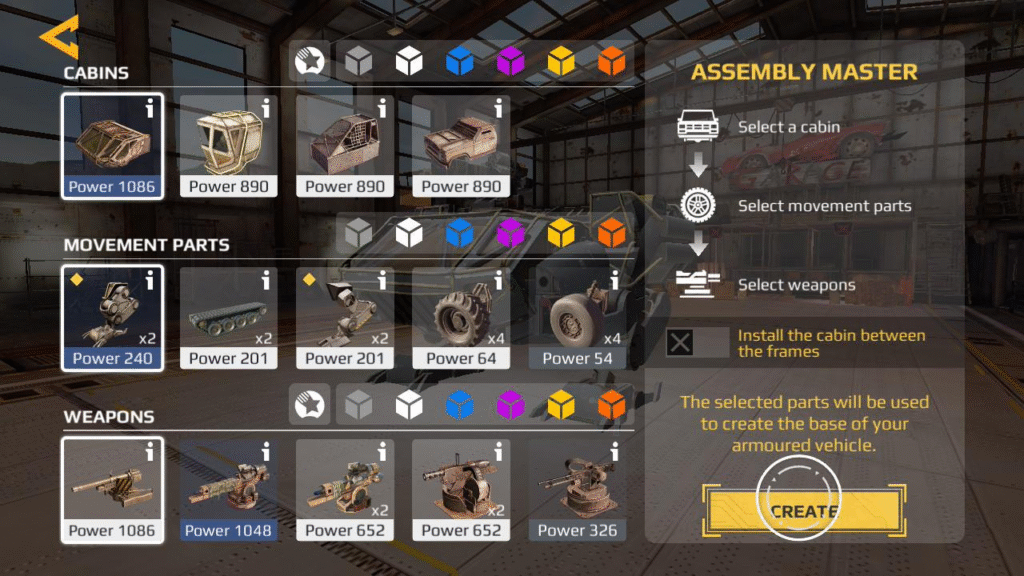Filter movement parts by purple rarity

point(511,234)
